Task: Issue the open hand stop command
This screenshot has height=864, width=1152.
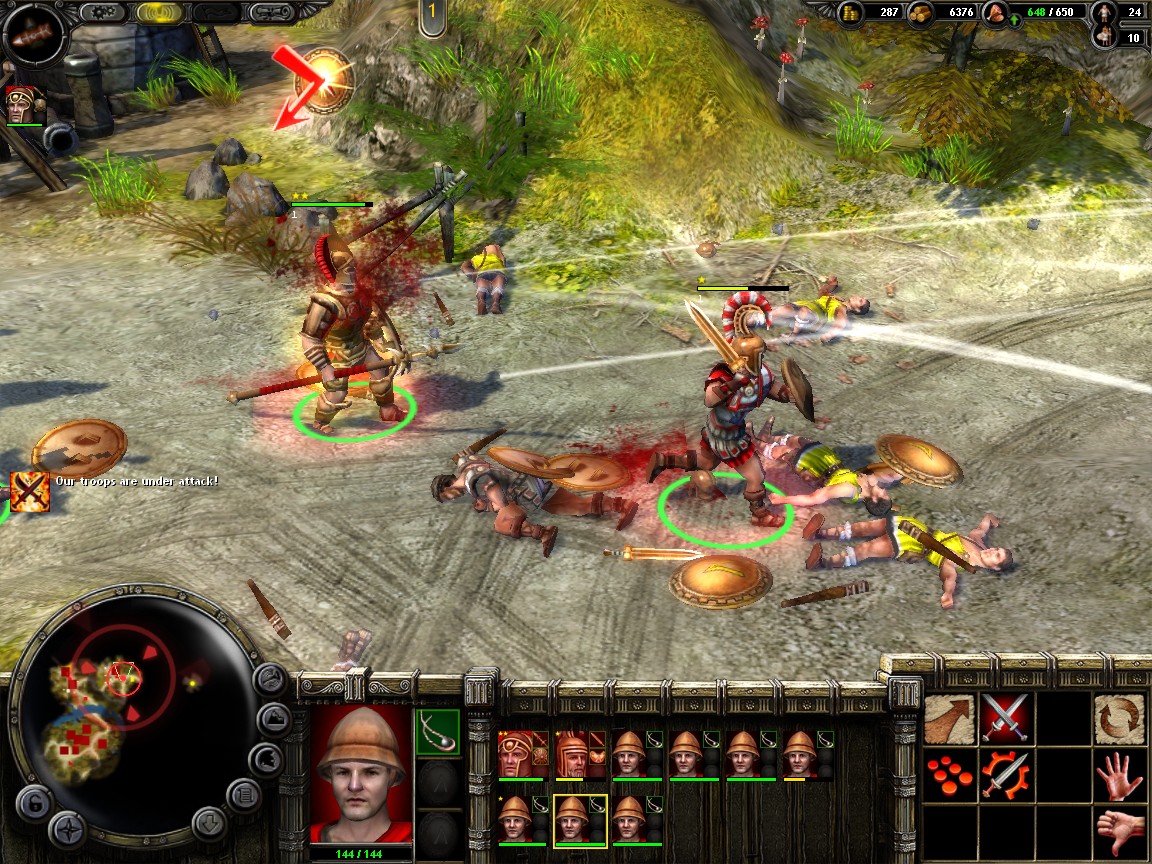Action: [1119, 775]
